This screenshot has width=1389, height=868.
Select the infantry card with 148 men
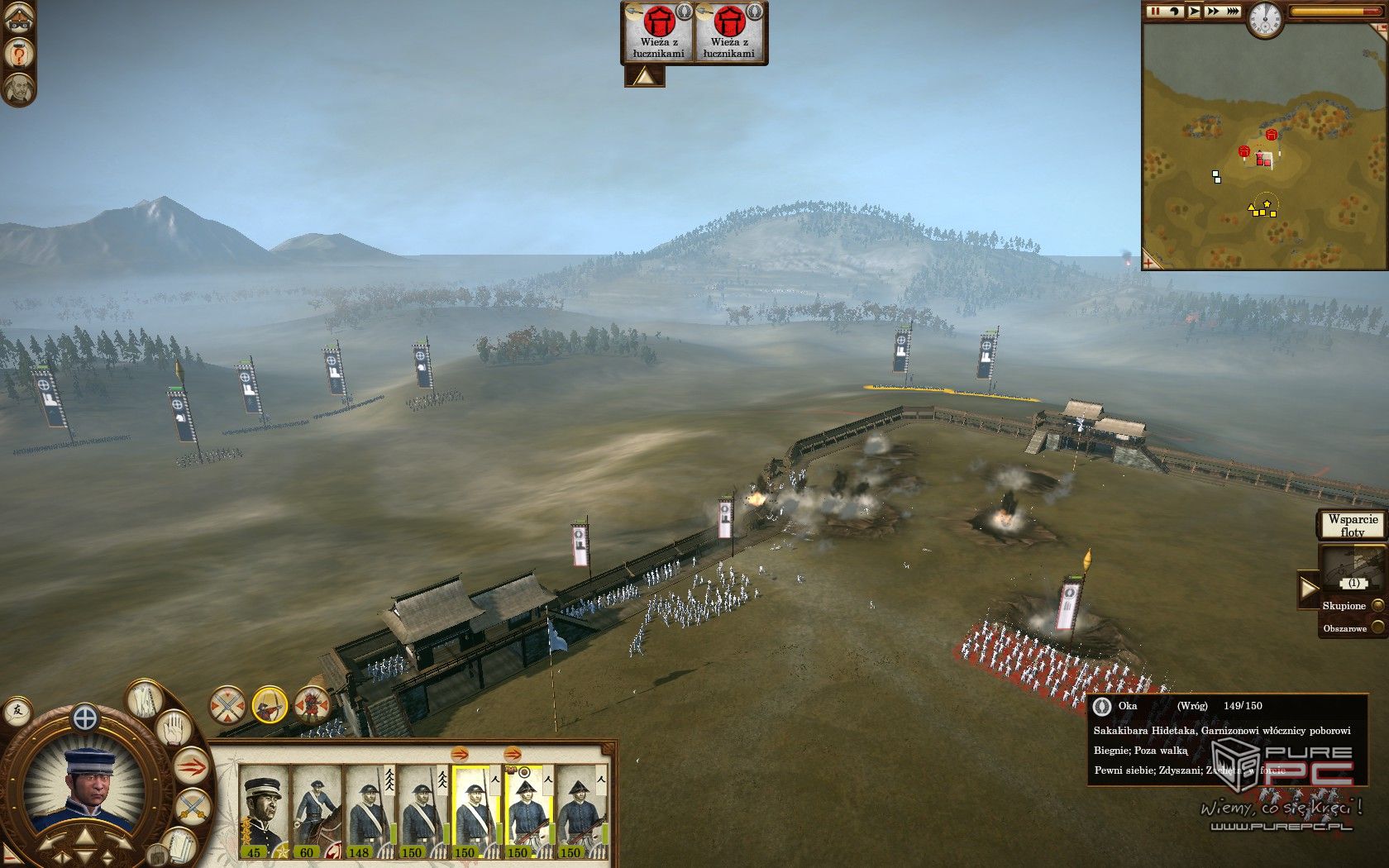(x=369, y=811)
